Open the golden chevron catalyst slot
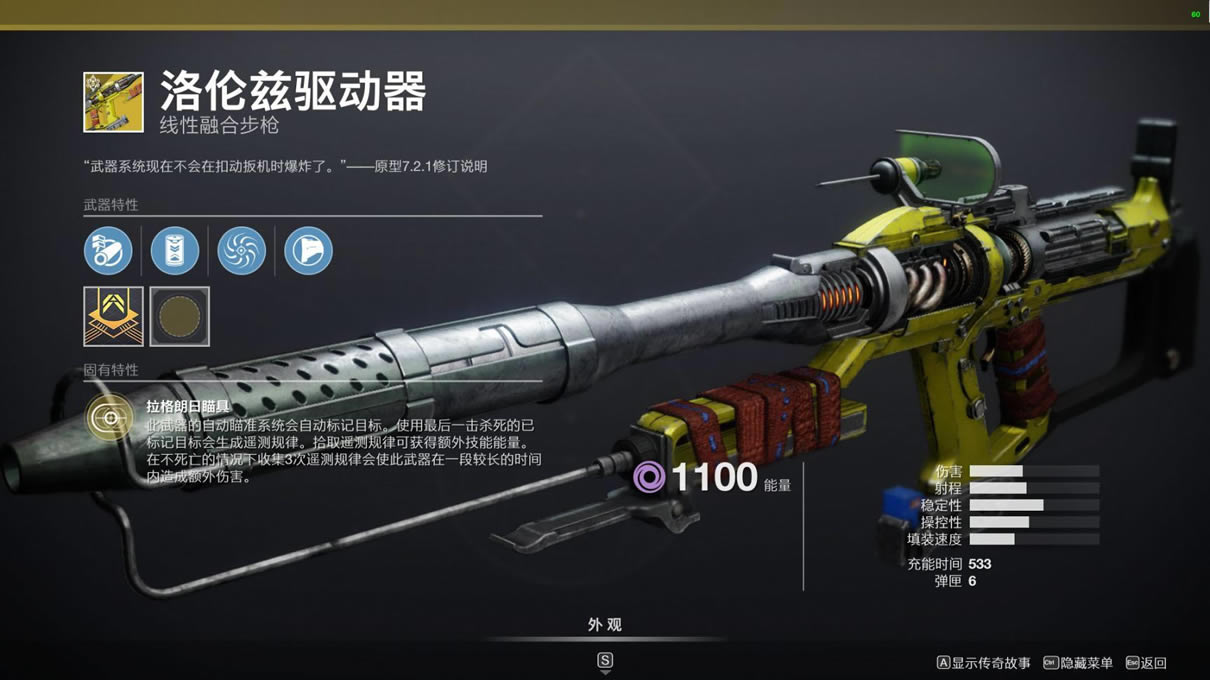Screen dimensions: 1210x680 (113, 316)
